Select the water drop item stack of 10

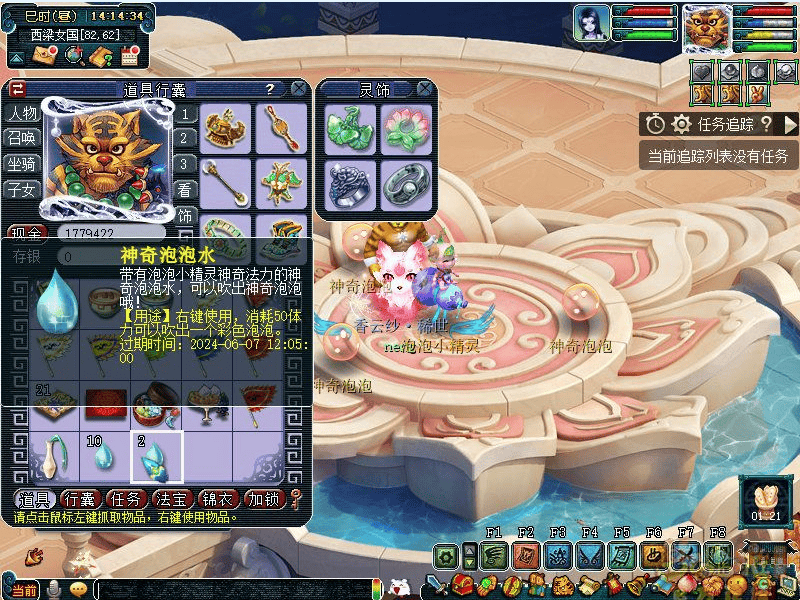coord(104,458)
